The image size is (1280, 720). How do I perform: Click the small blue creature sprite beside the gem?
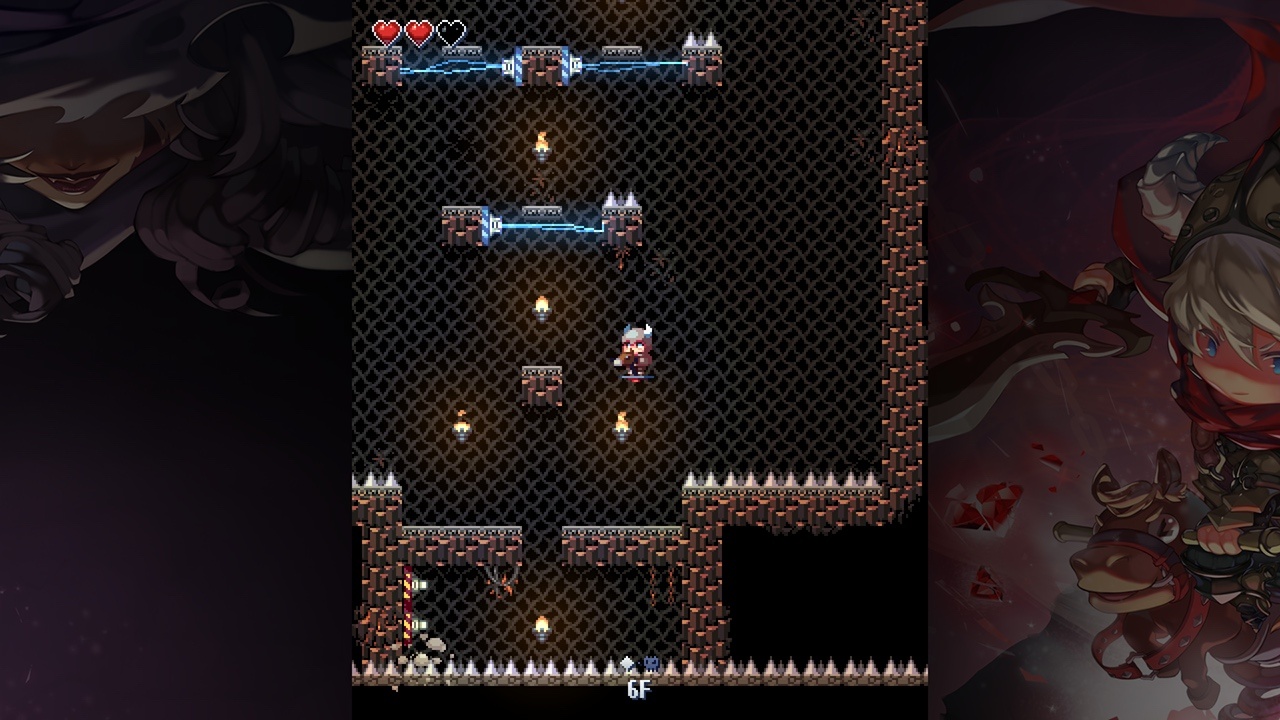click(x=651, y=662)
